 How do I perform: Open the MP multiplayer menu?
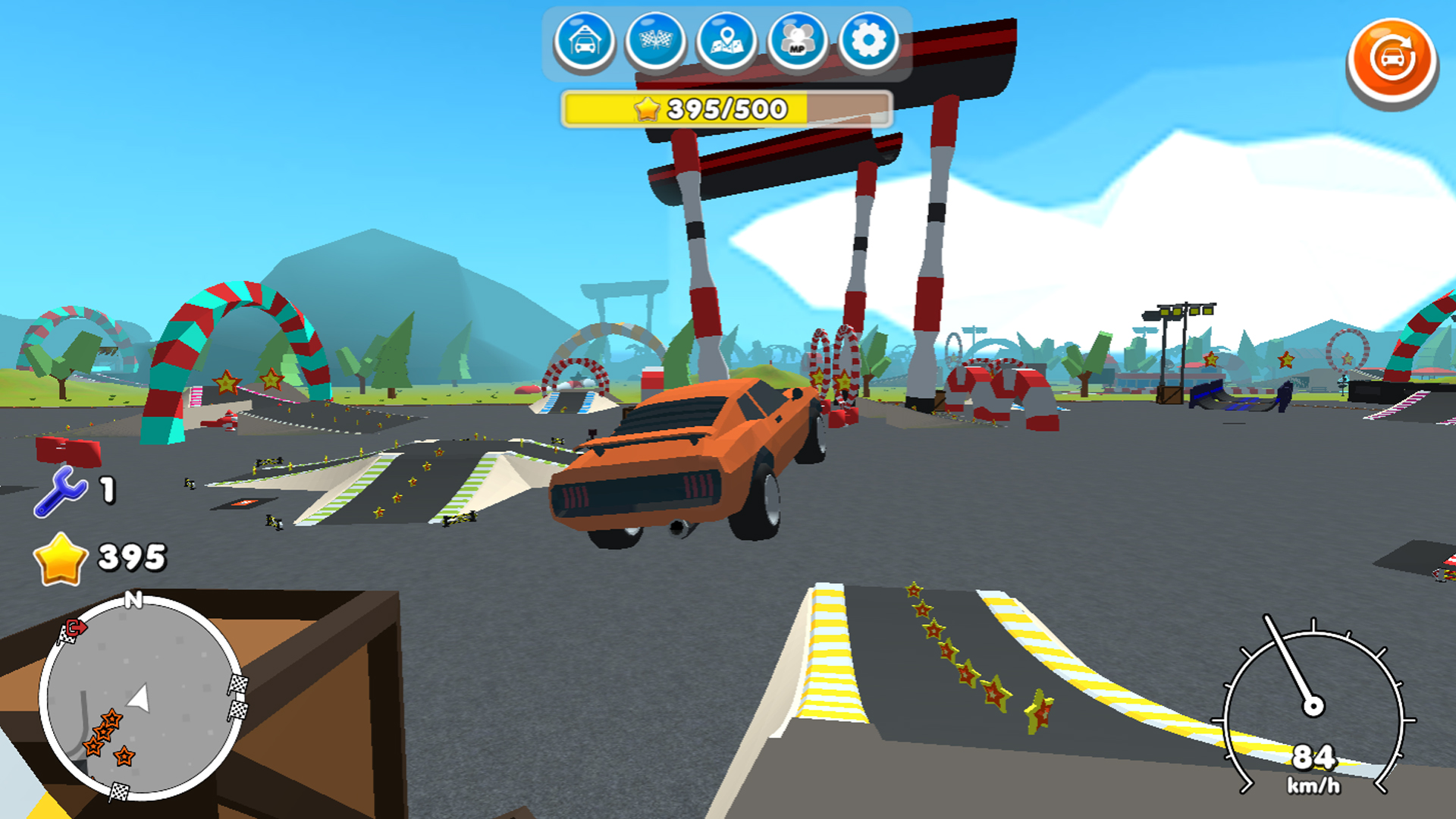pos(797,42)
